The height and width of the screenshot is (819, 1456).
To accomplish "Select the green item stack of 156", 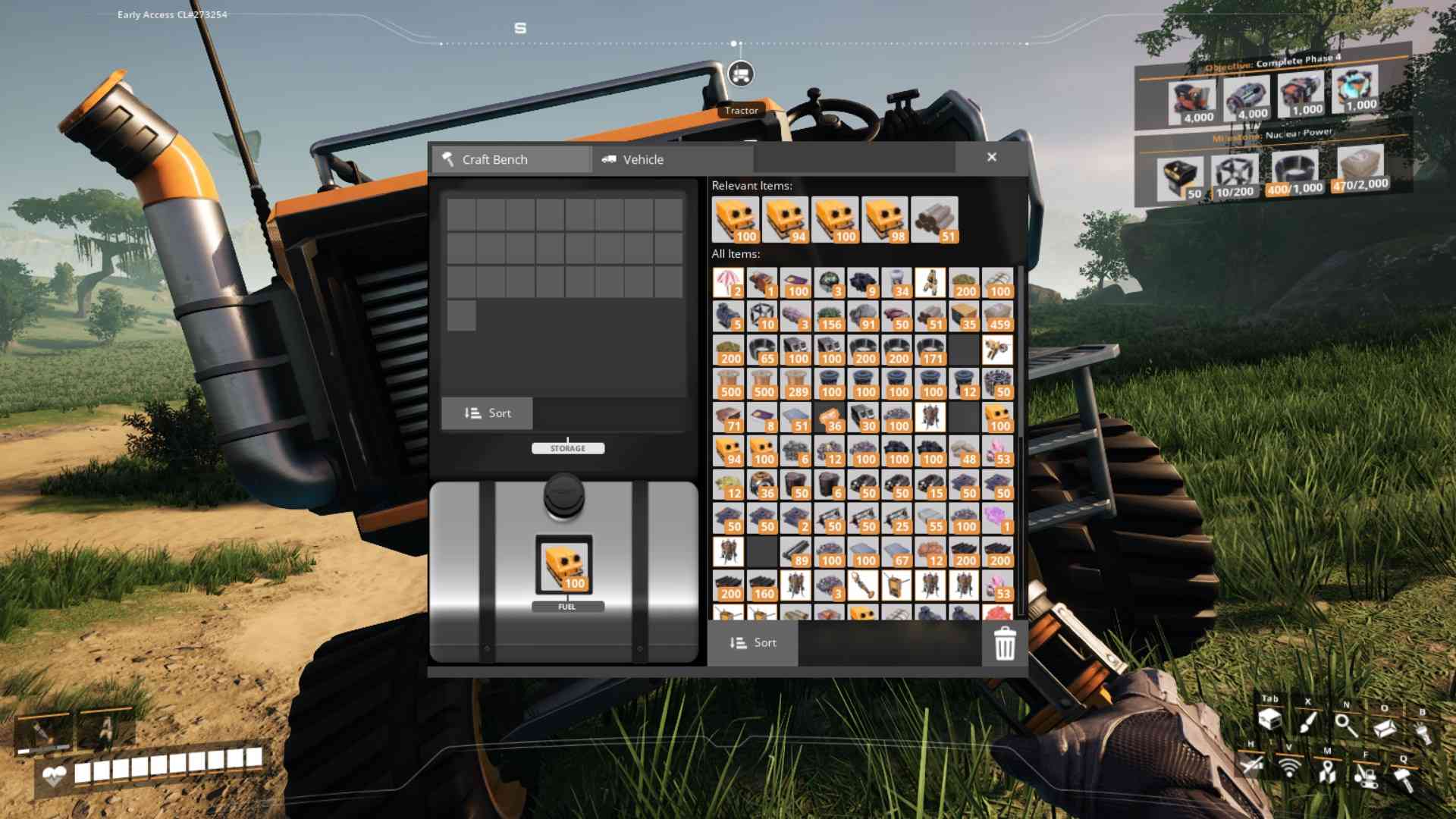I will [x=829, y=316].
